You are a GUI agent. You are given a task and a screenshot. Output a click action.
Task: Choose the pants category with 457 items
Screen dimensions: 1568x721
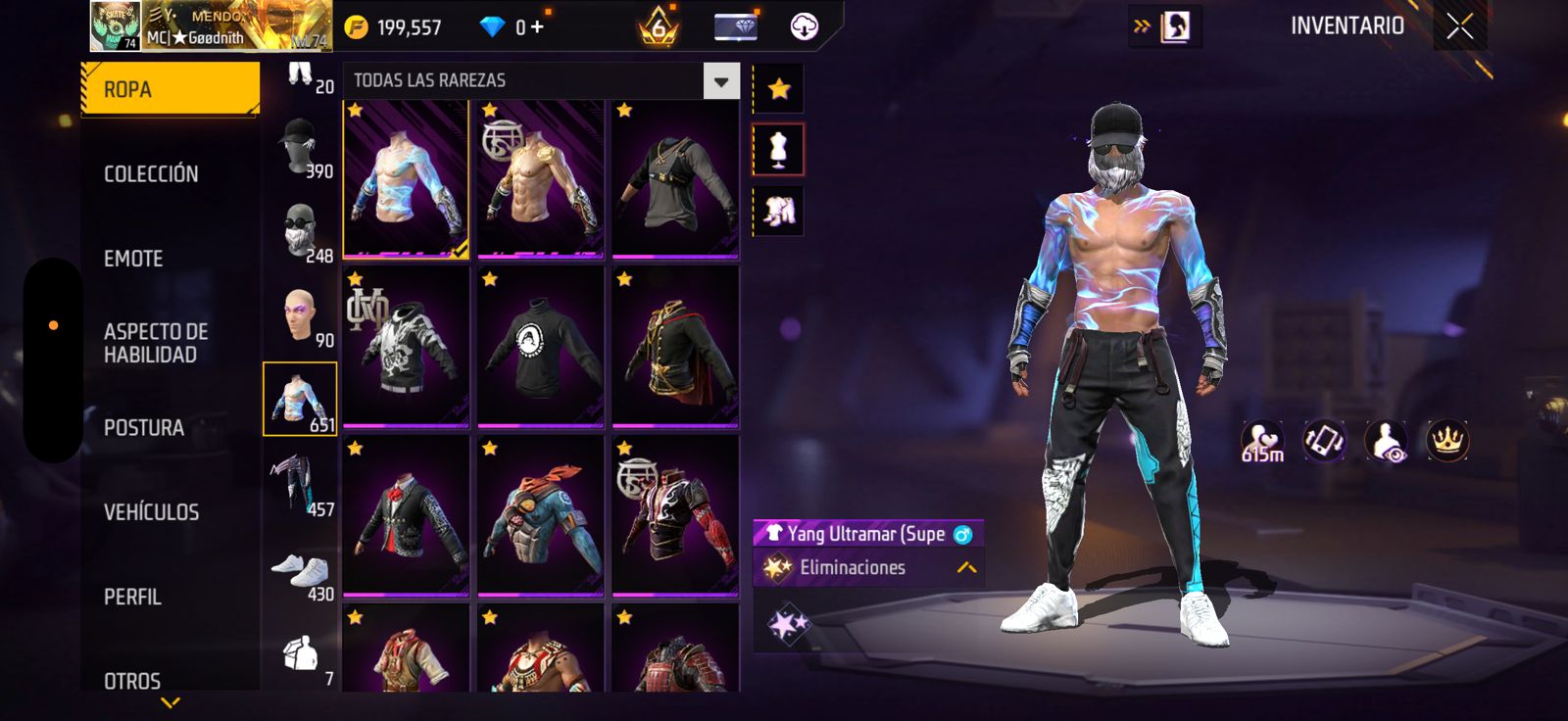tap(300, 484)
